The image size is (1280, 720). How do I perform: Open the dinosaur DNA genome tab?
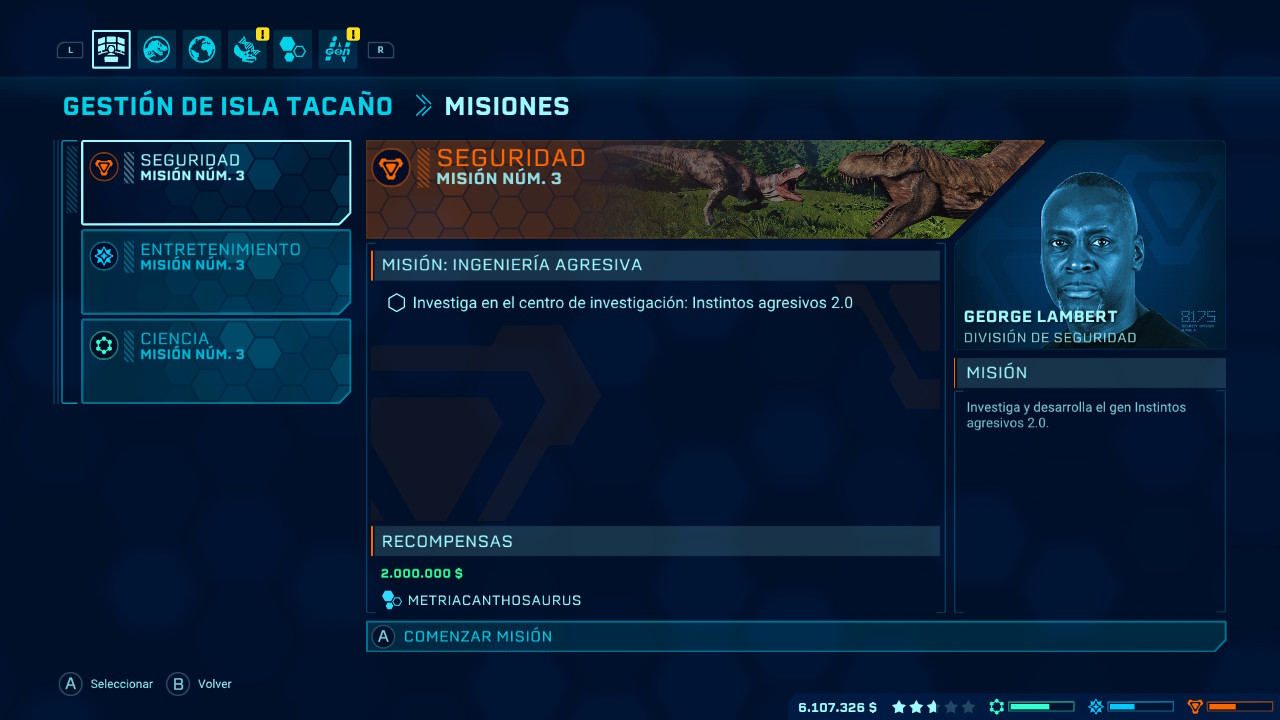247,49
